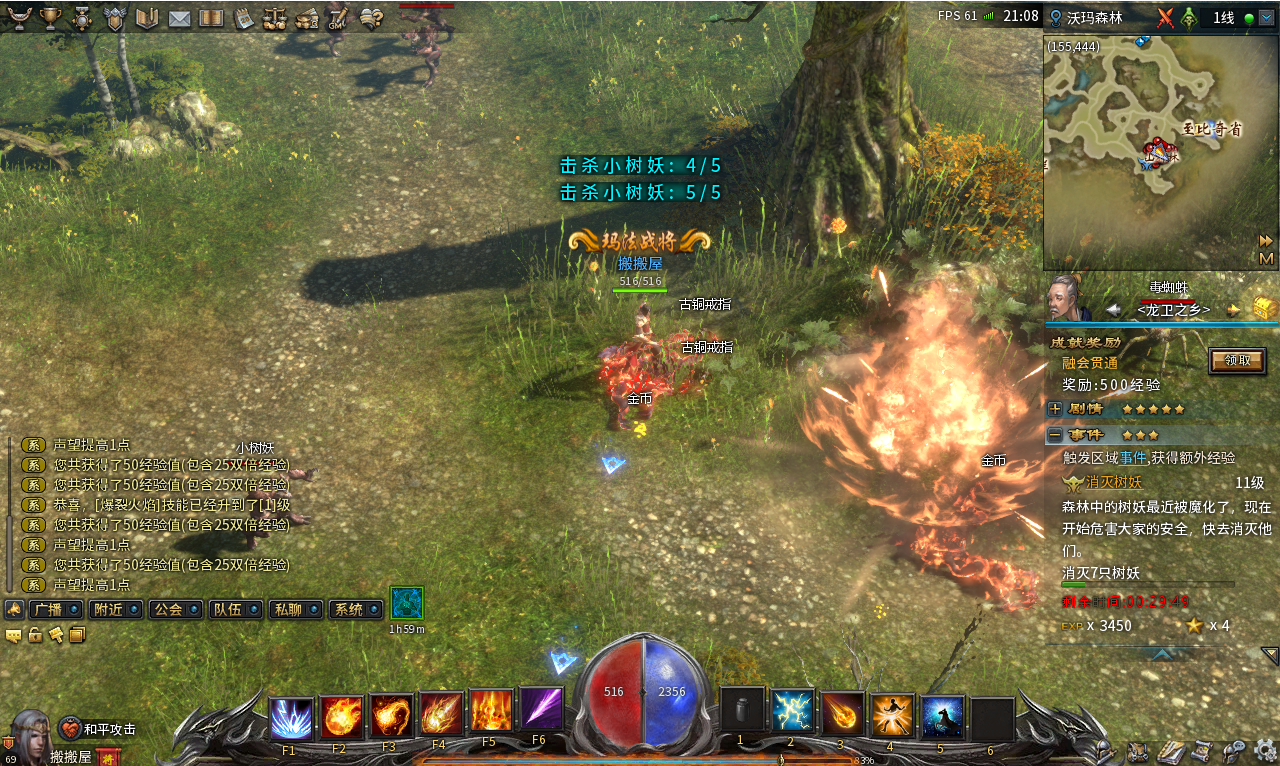The width and height of the screenshot is (1280, 766).
Task: Open the mail envelope icon
Action: pos(179,18)
